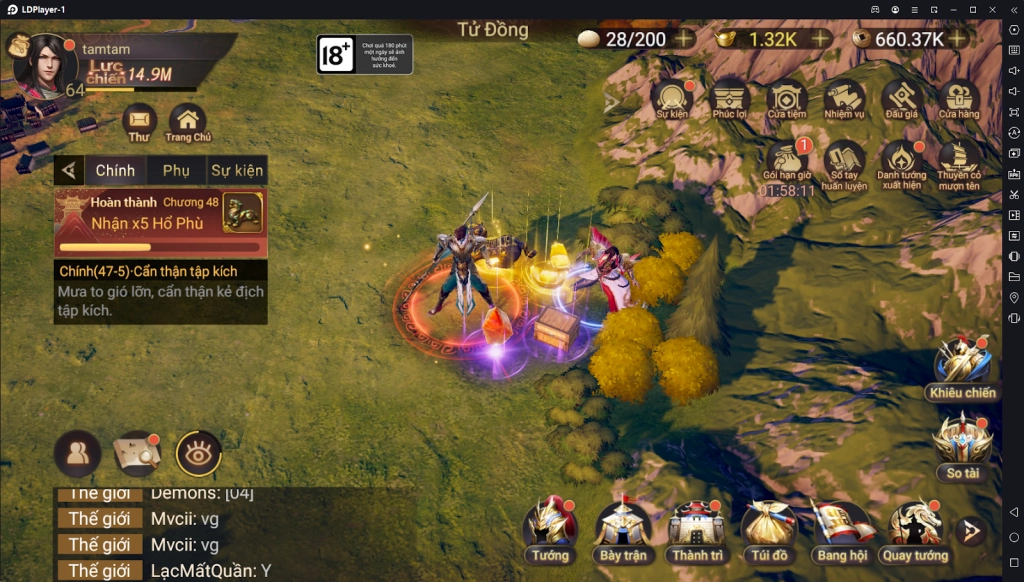Switch to the Phụ quest tab
Screen dimensions: 1024x582
[x=176, y=171]
